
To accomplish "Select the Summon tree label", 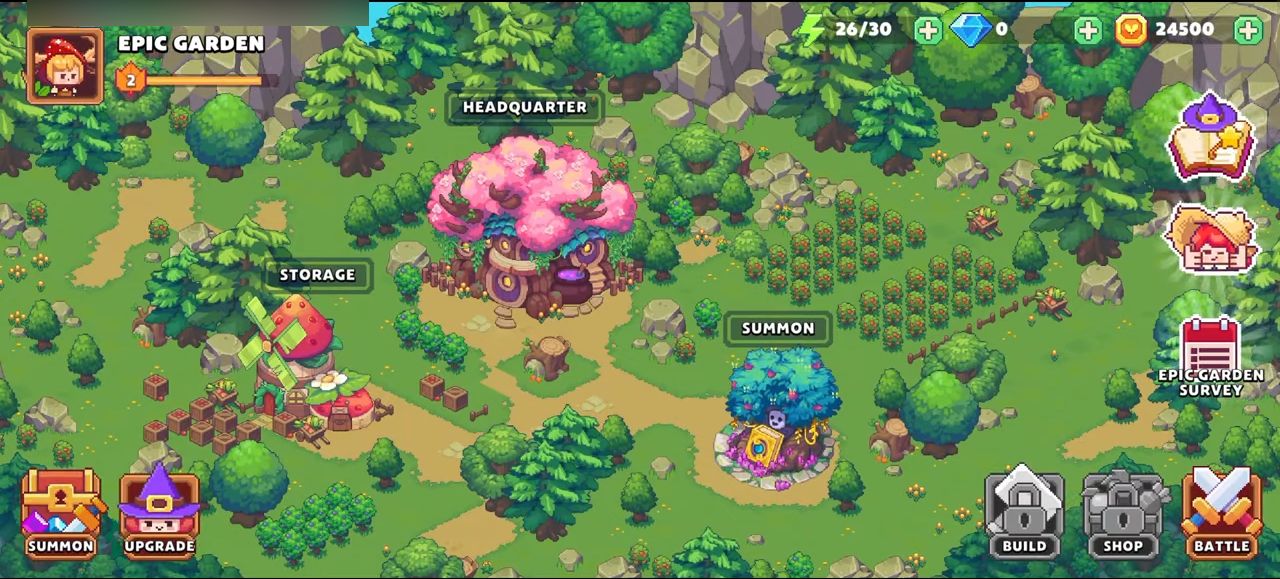I will (778, 328).
